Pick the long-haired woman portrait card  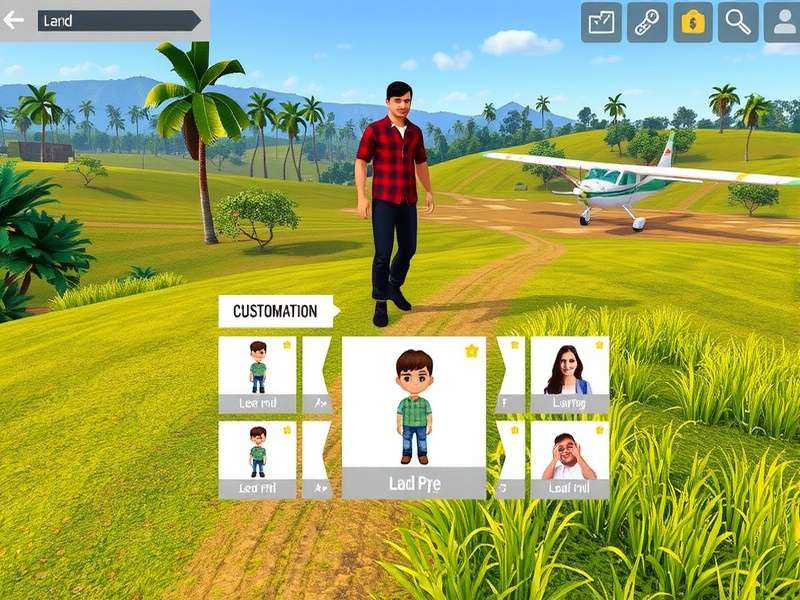click(x=569, y=375)
